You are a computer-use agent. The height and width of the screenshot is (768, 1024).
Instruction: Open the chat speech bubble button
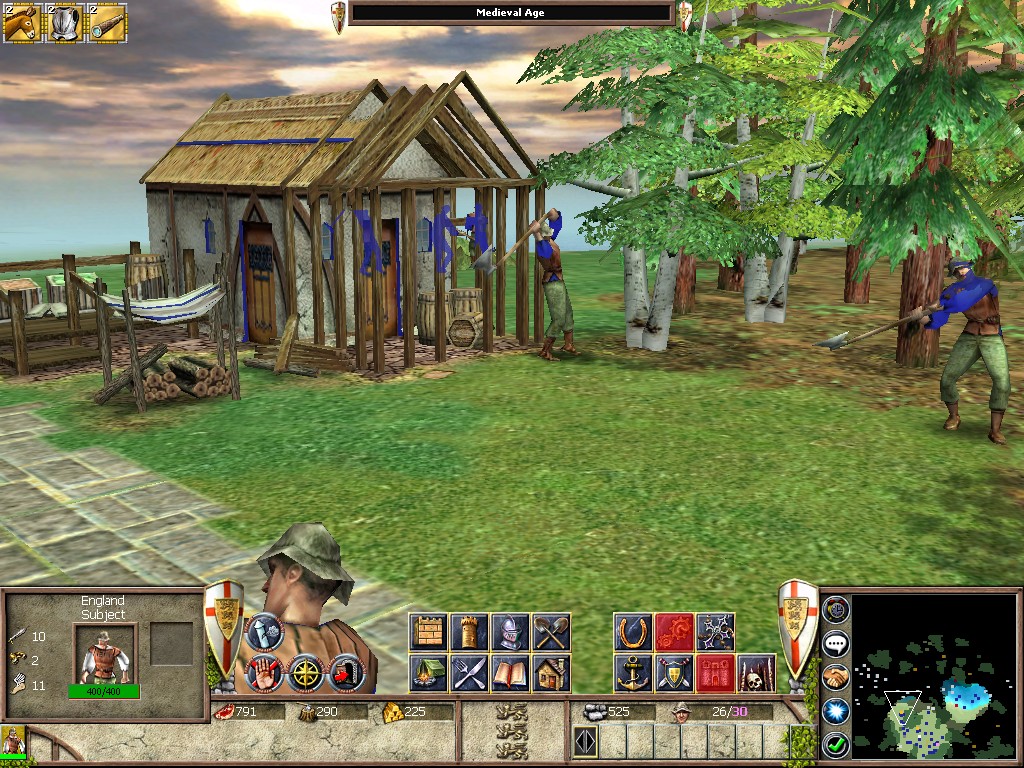[836, 644]
